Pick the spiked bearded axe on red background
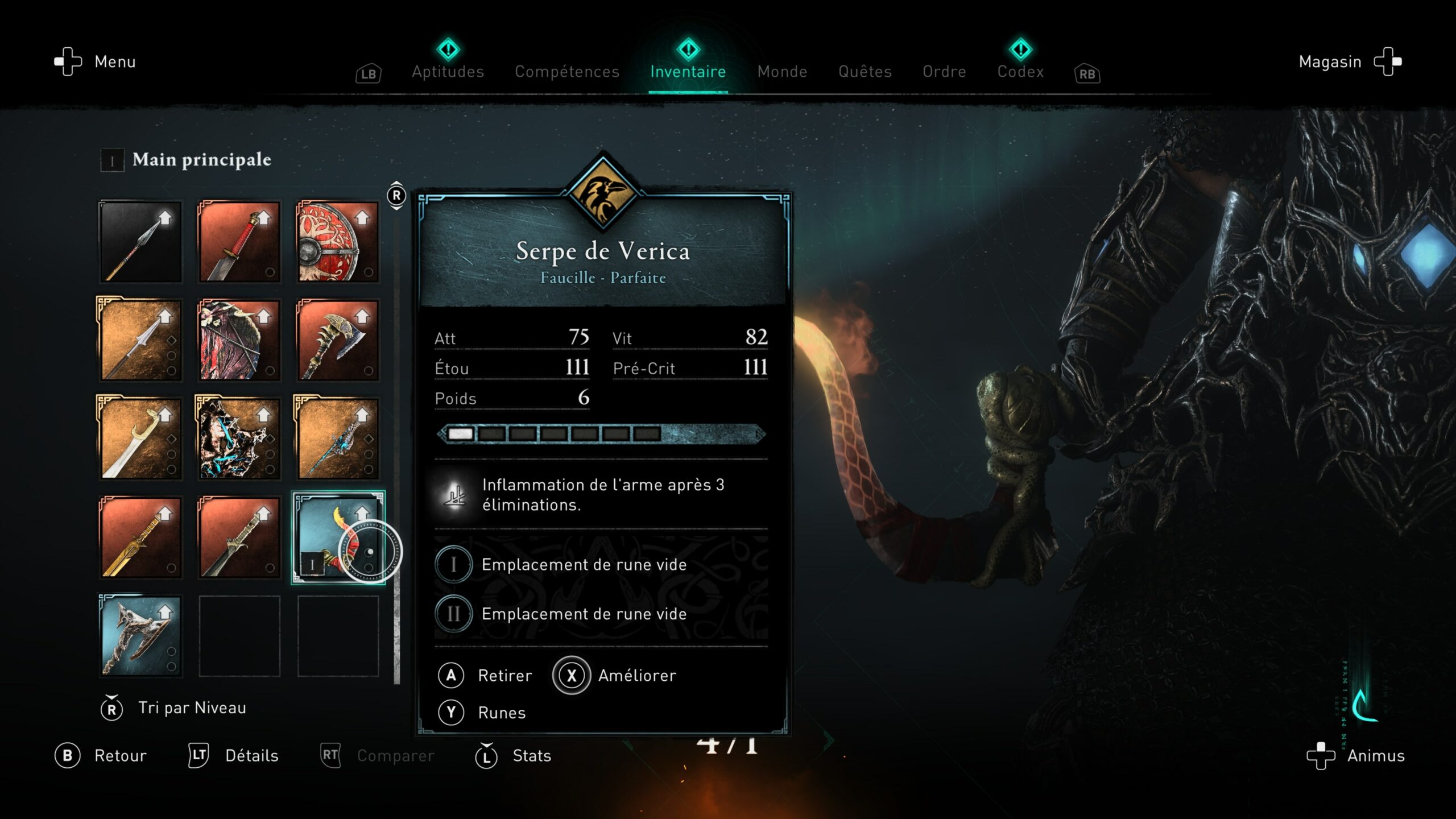The height and width of the screenshot is (819, 1456). (x=338, y=340)
